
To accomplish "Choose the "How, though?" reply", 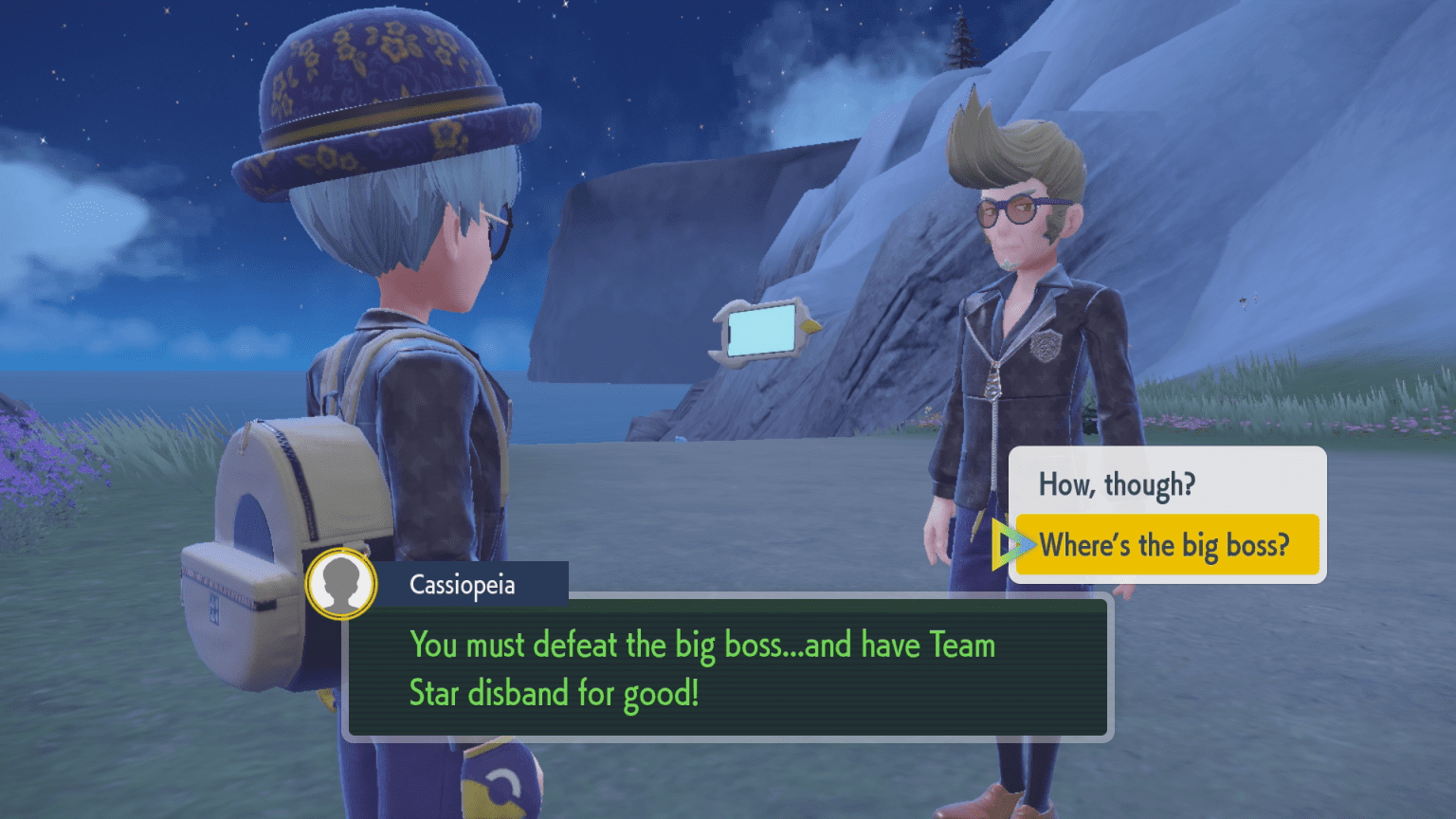I will point(1117,484).
